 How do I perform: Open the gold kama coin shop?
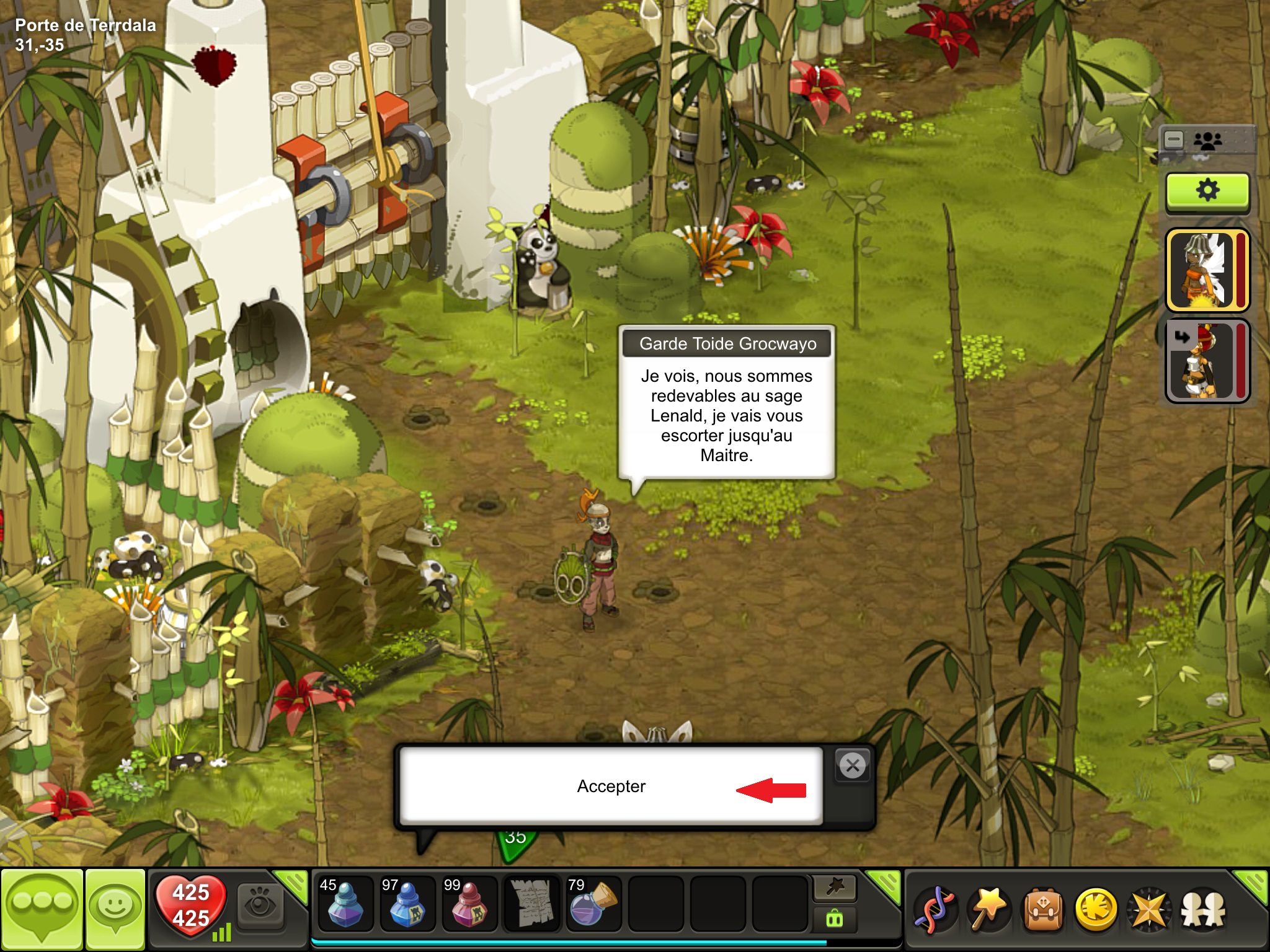pos(1096,910)
